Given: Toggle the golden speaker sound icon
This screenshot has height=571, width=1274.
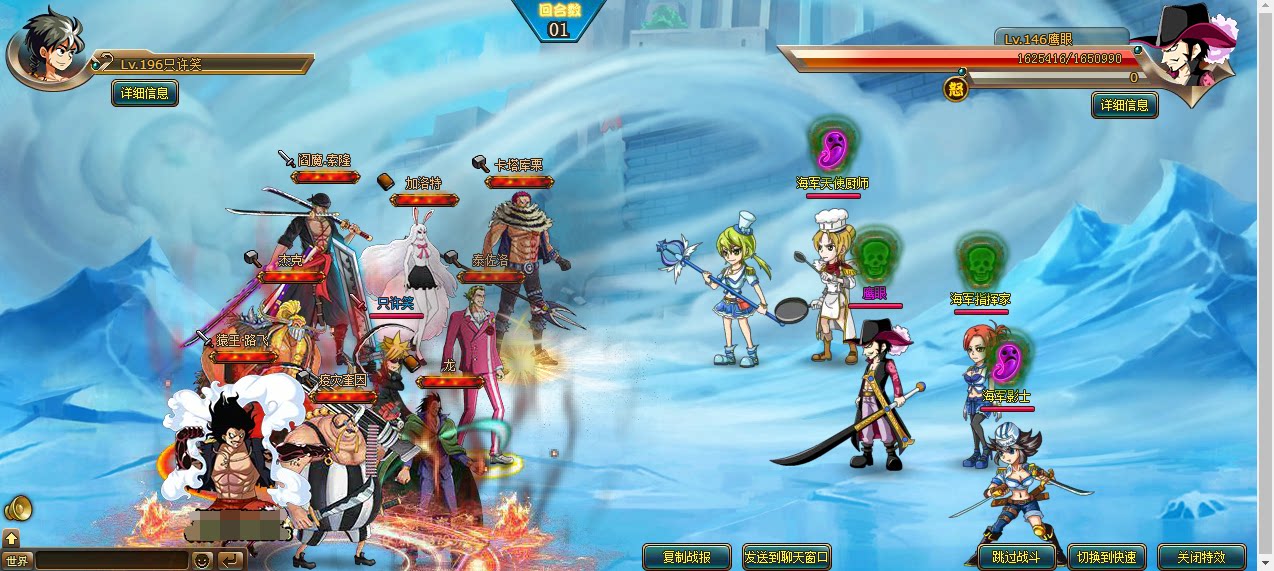Looking at the screenshot, I should coord(18,509).
